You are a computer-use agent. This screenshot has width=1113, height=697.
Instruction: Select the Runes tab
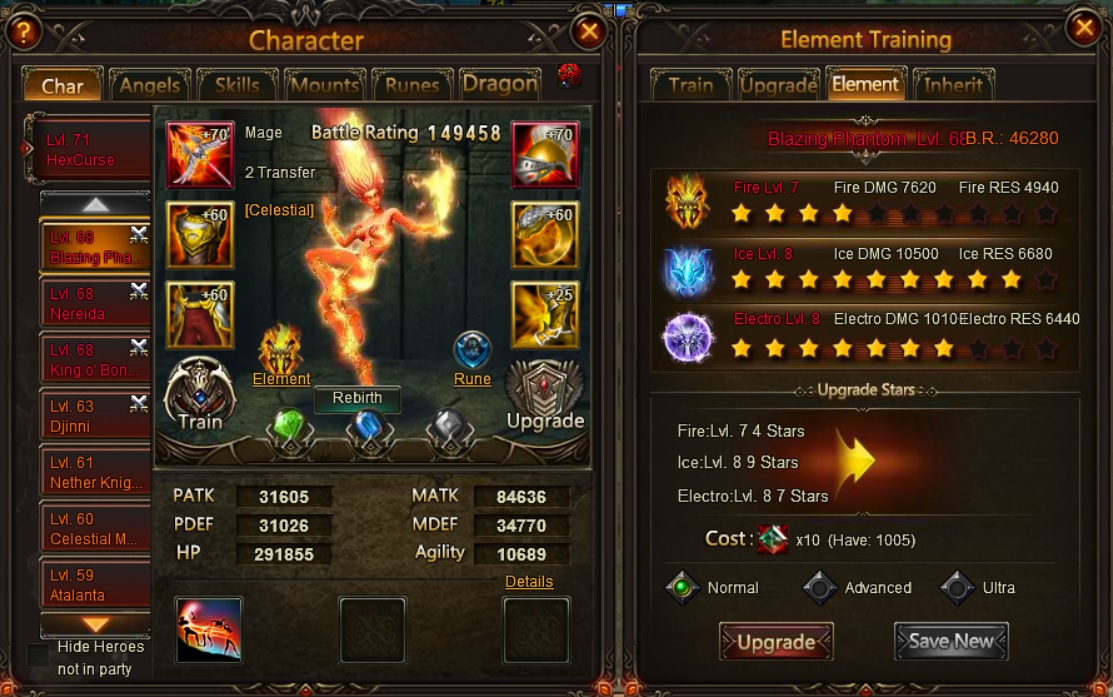(x=412, y=86)
